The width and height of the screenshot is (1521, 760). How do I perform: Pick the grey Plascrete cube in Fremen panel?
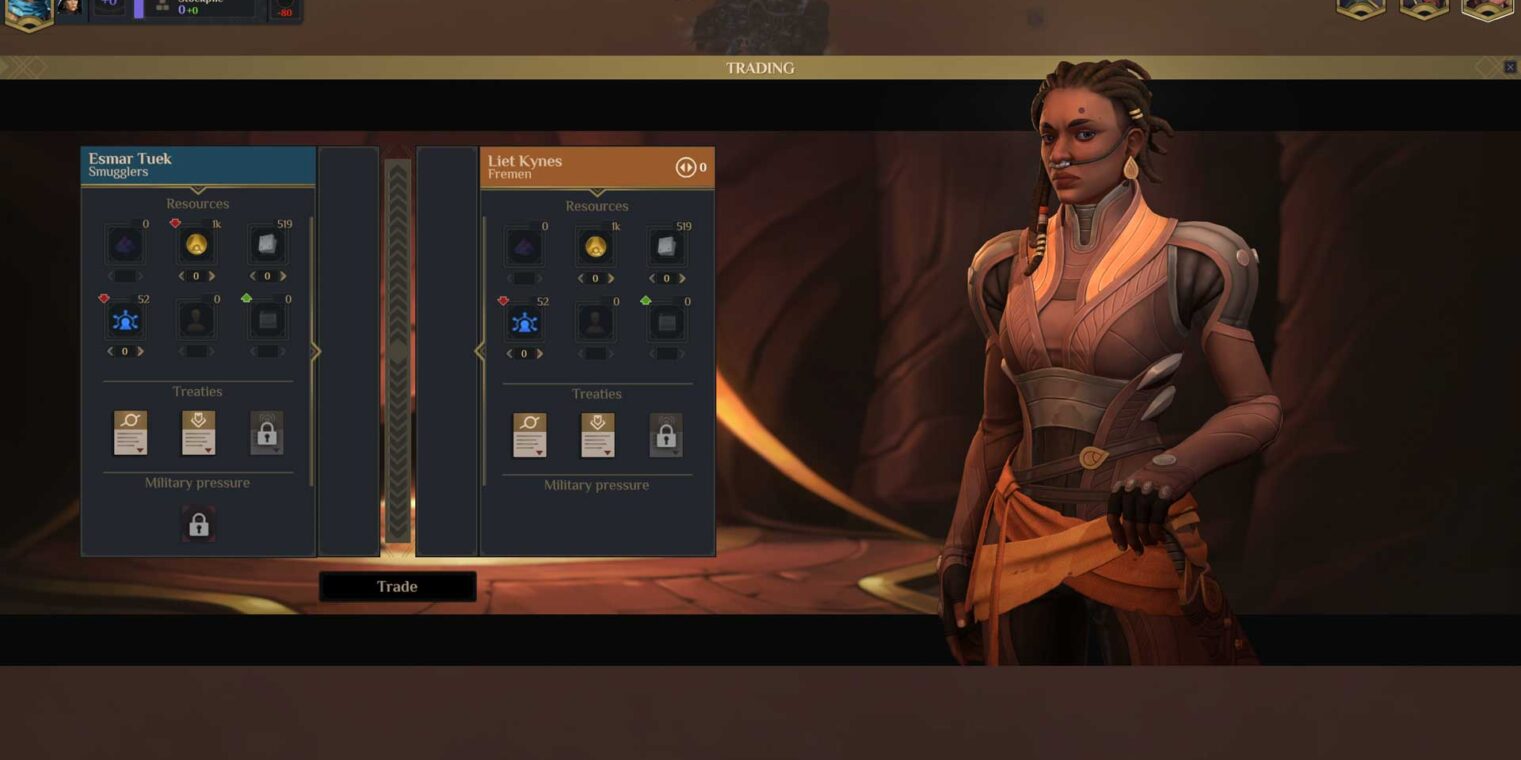[666, 247]
